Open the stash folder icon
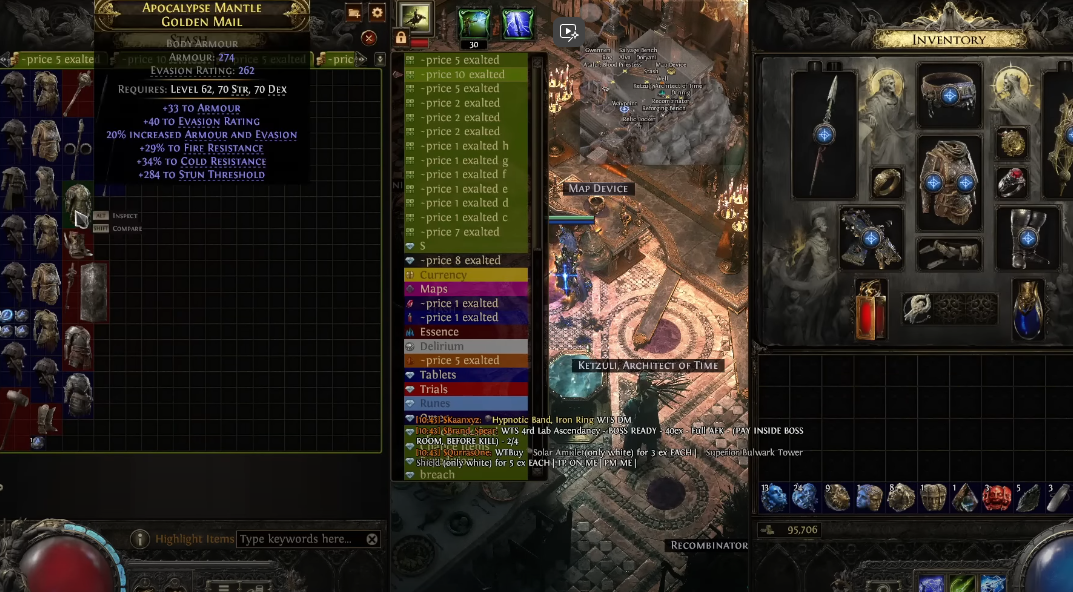 coord(354,13)
